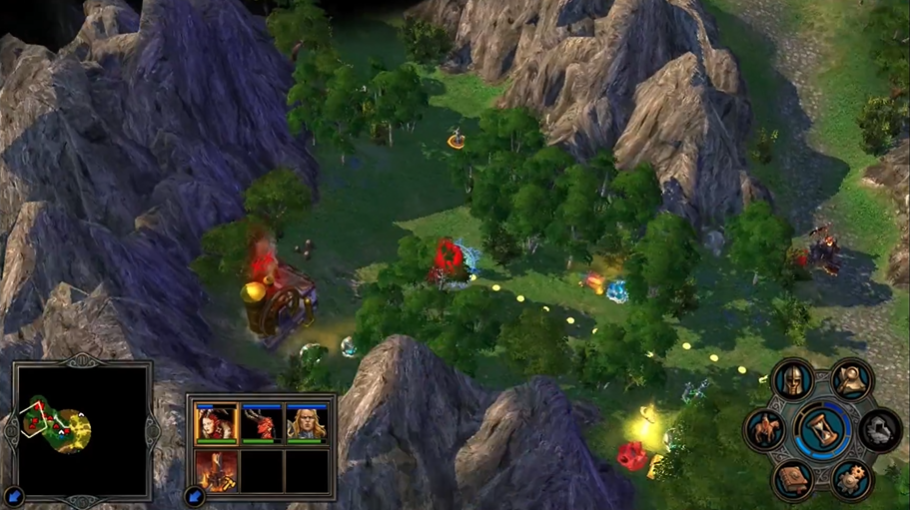This screenshot has width=910, height=510.
Task: Collapse the minimap with its blue arrow
Action: [14, 496]
